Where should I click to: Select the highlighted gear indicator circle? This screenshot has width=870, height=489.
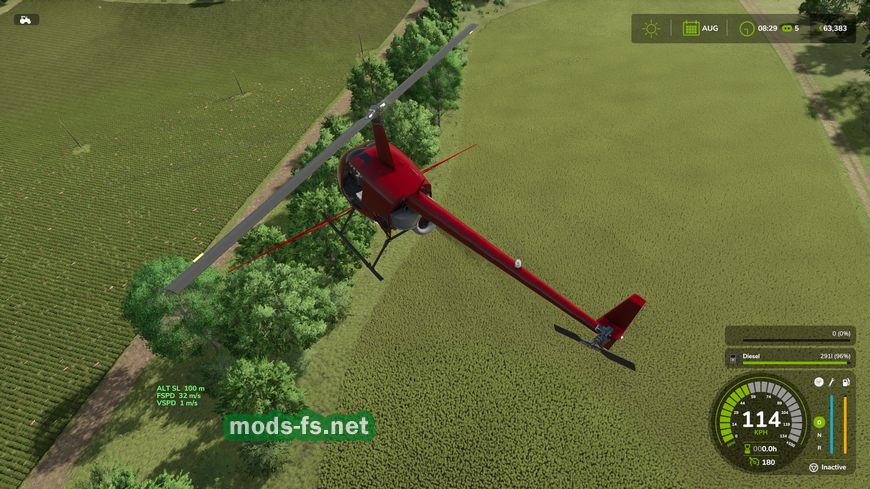(819, 422)
